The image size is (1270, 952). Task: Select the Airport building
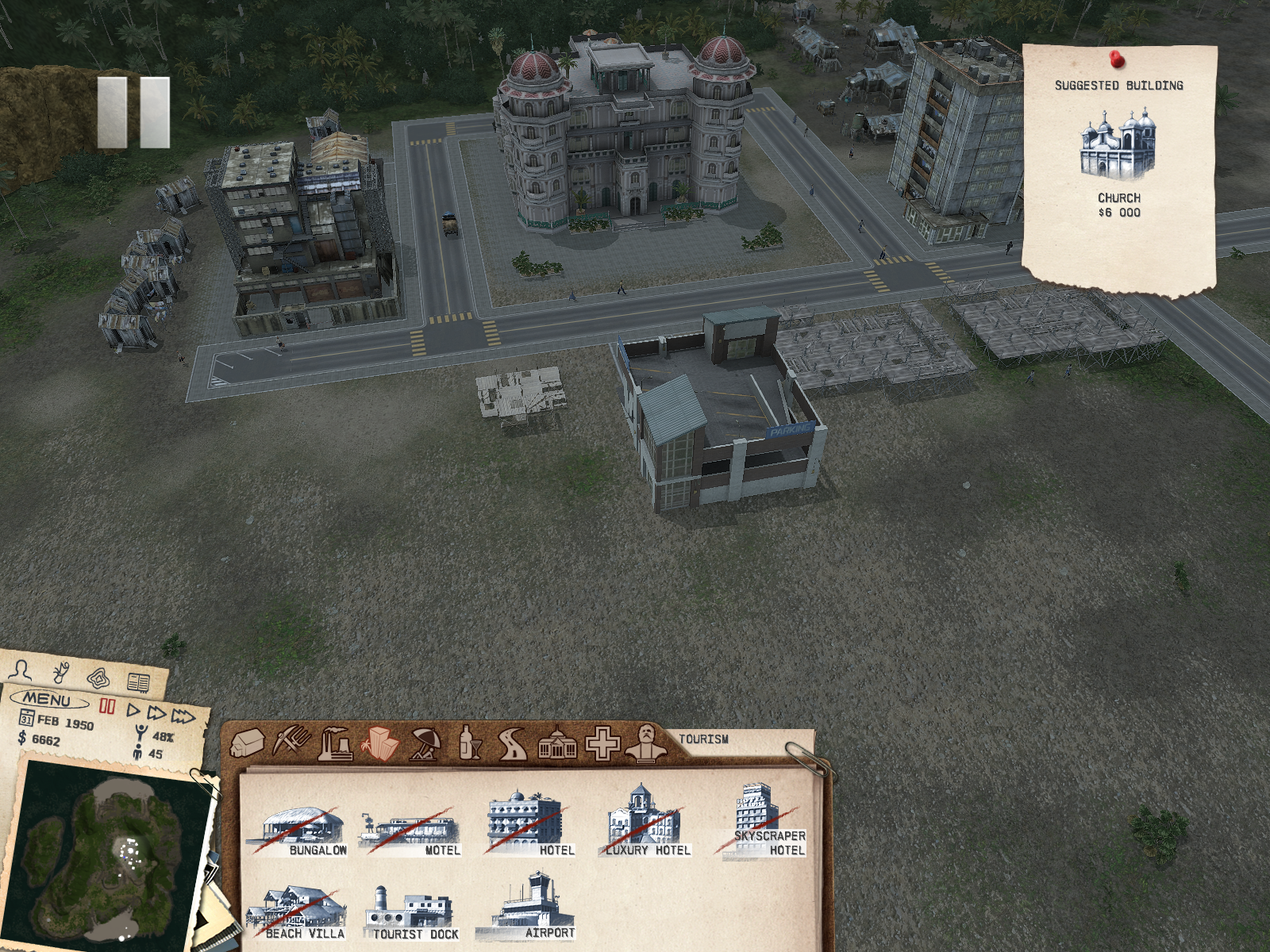point(528,908)
